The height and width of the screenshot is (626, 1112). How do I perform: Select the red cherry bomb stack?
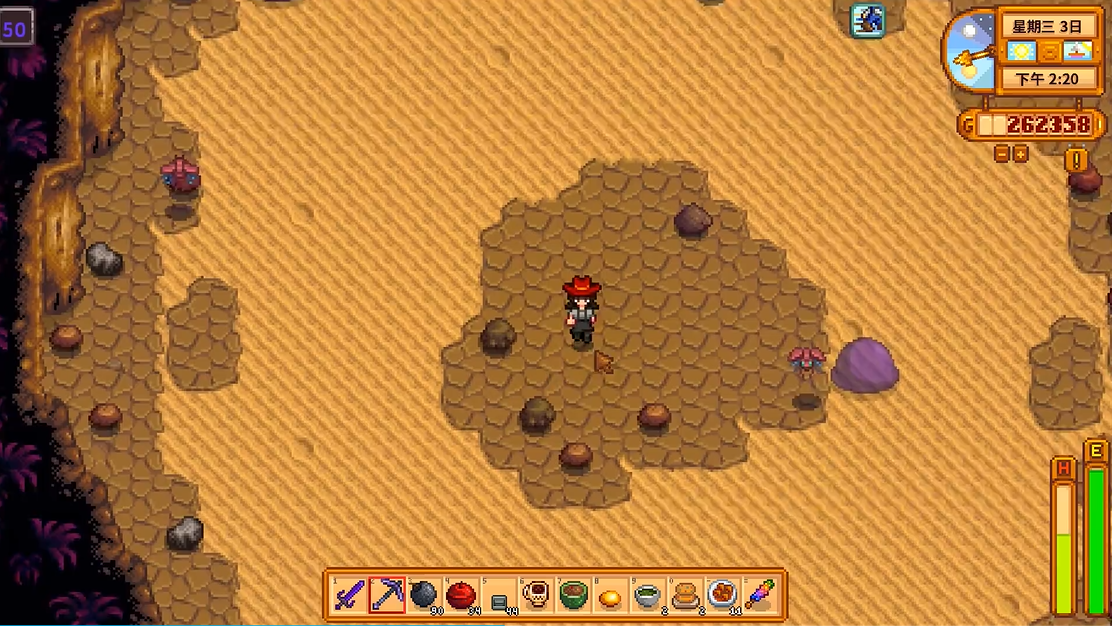(461, 595)
